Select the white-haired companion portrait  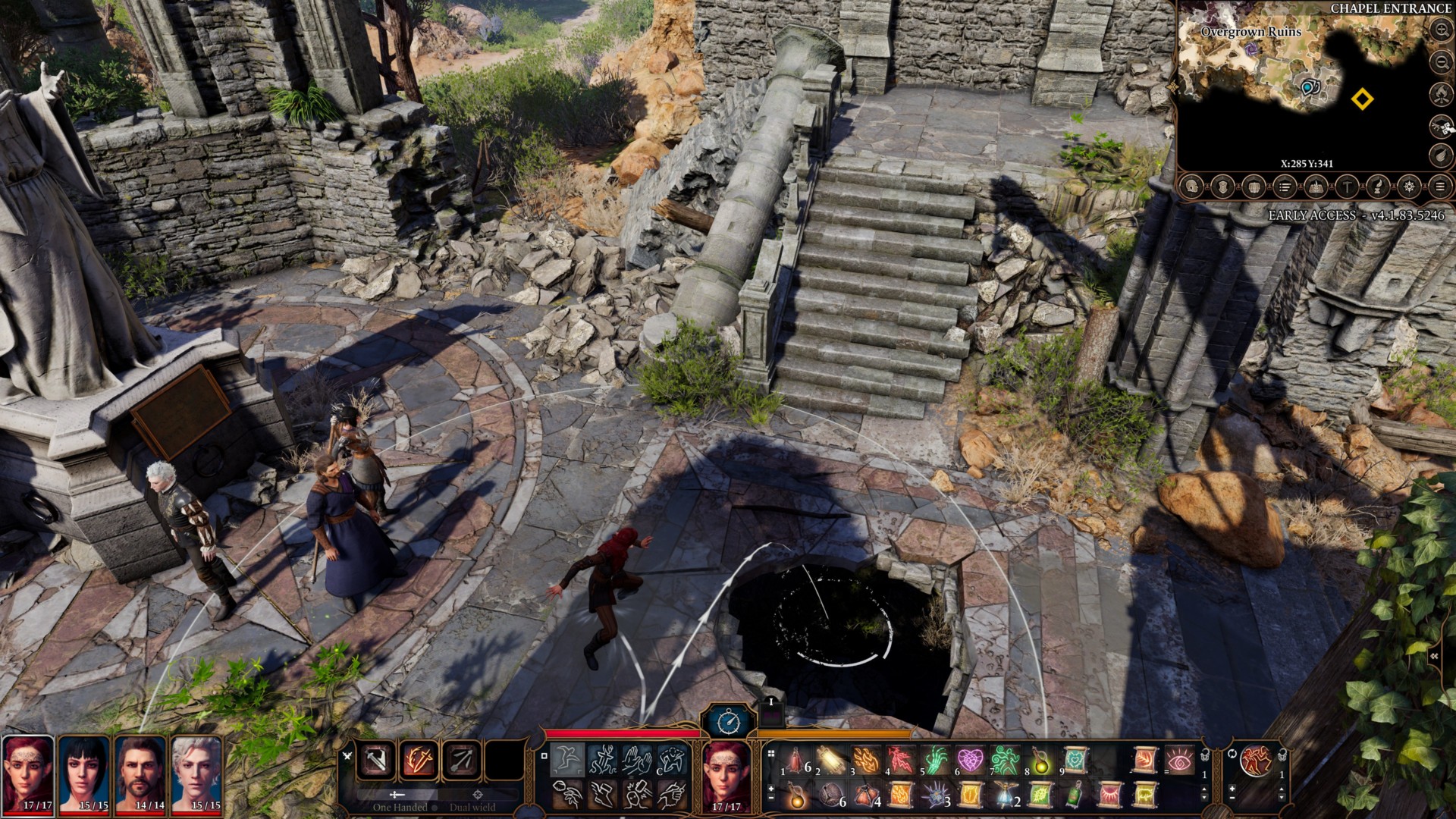196,773
